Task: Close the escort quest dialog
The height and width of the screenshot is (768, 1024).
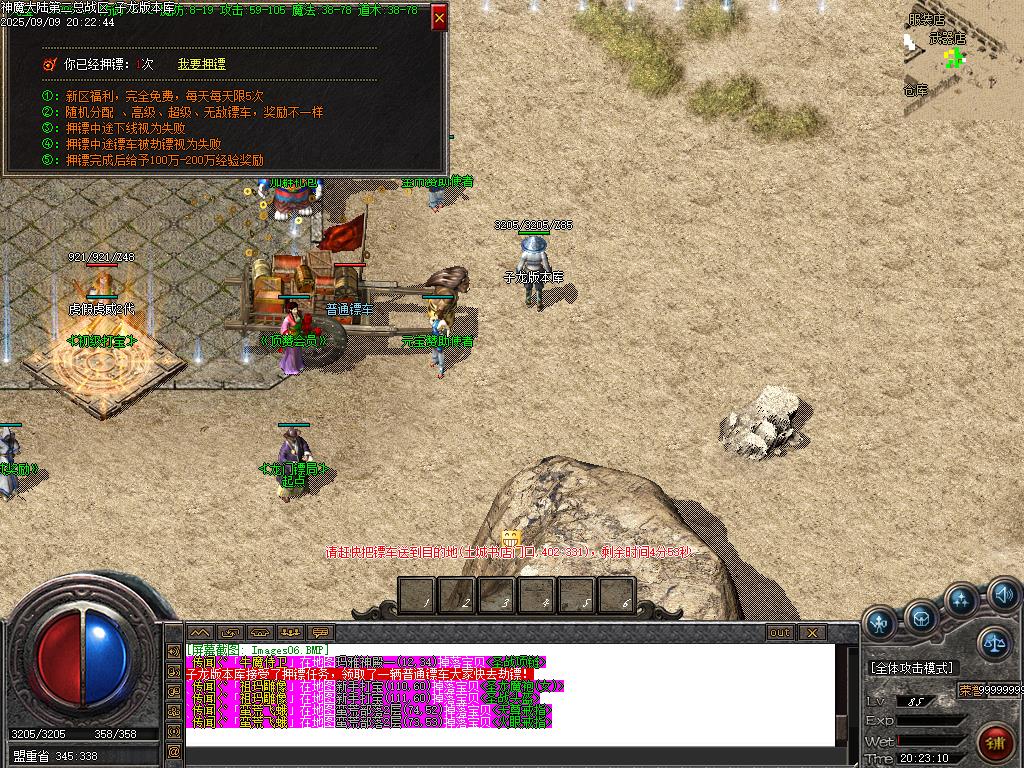Action: point(439,18)
